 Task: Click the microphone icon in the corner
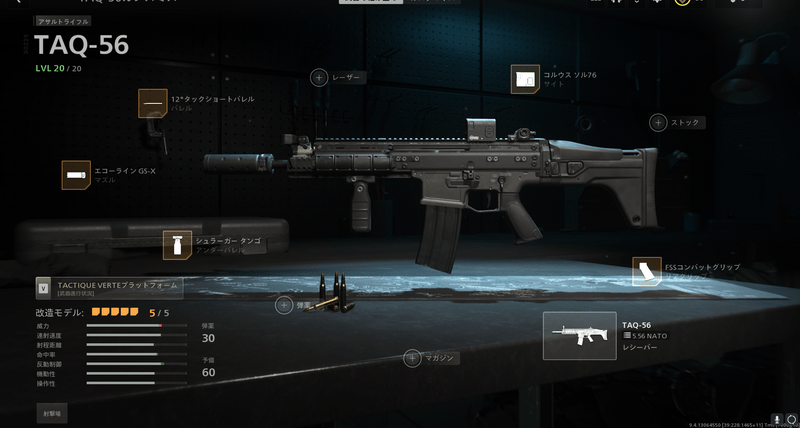pyautogui.click(x=777, y=419)
